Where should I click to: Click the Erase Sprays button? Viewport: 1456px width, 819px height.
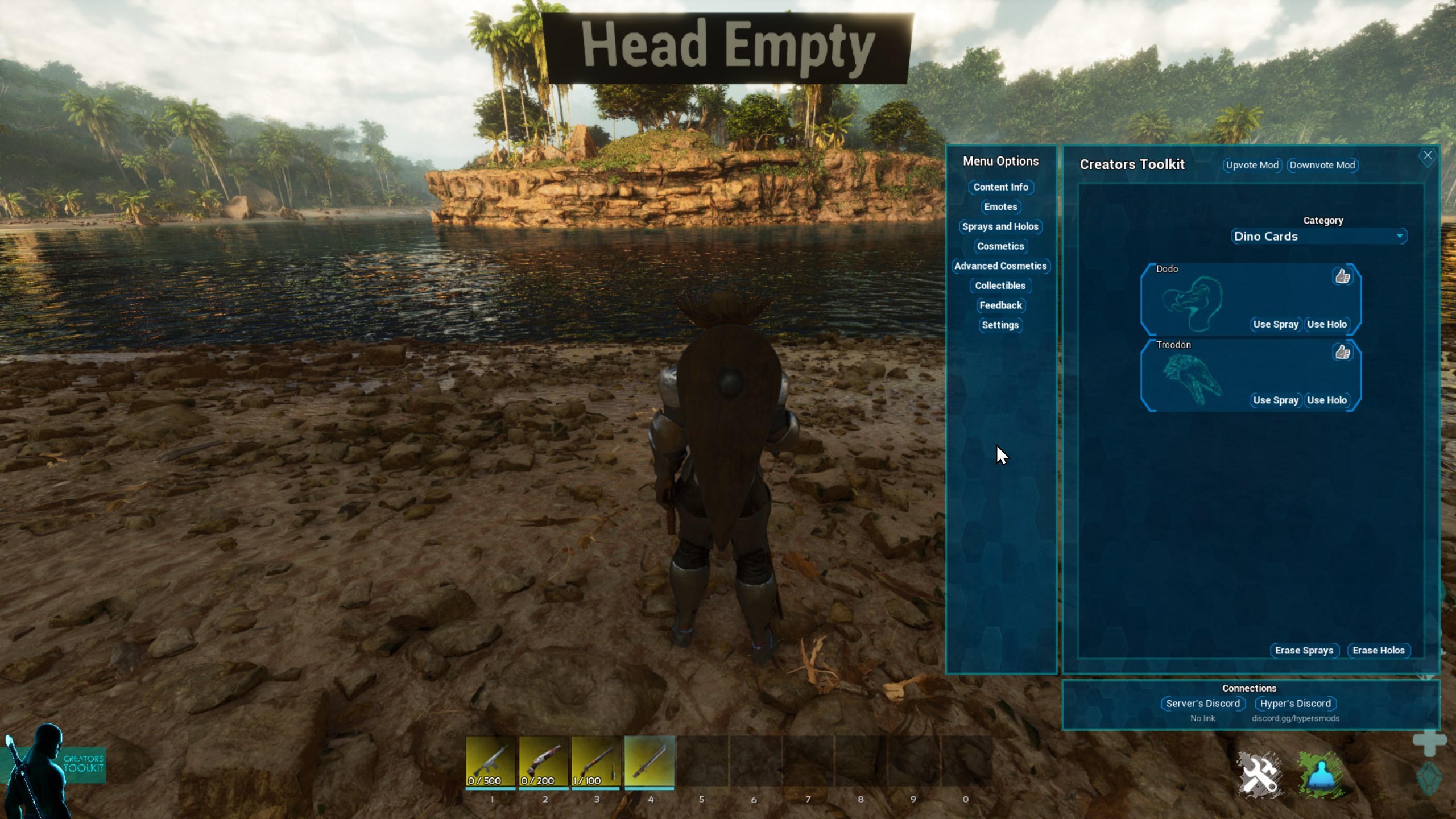[x=1304, y=650]
